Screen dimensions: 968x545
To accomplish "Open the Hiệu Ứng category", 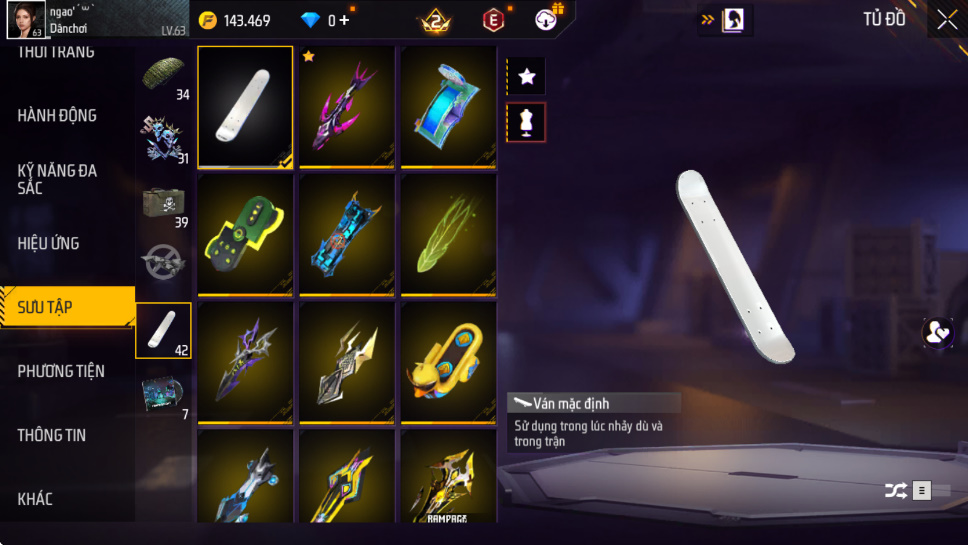I will [x=48, y=243].
